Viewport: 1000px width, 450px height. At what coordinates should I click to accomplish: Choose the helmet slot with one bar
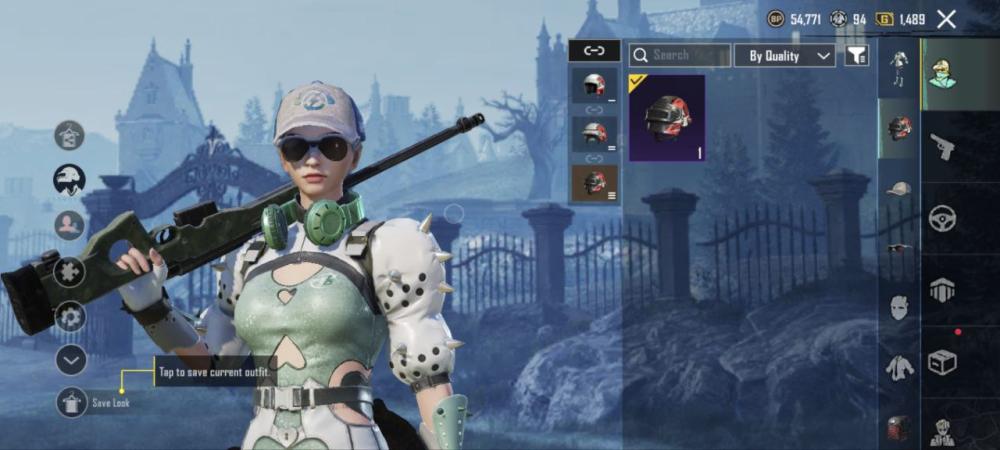tap(594, 86)
